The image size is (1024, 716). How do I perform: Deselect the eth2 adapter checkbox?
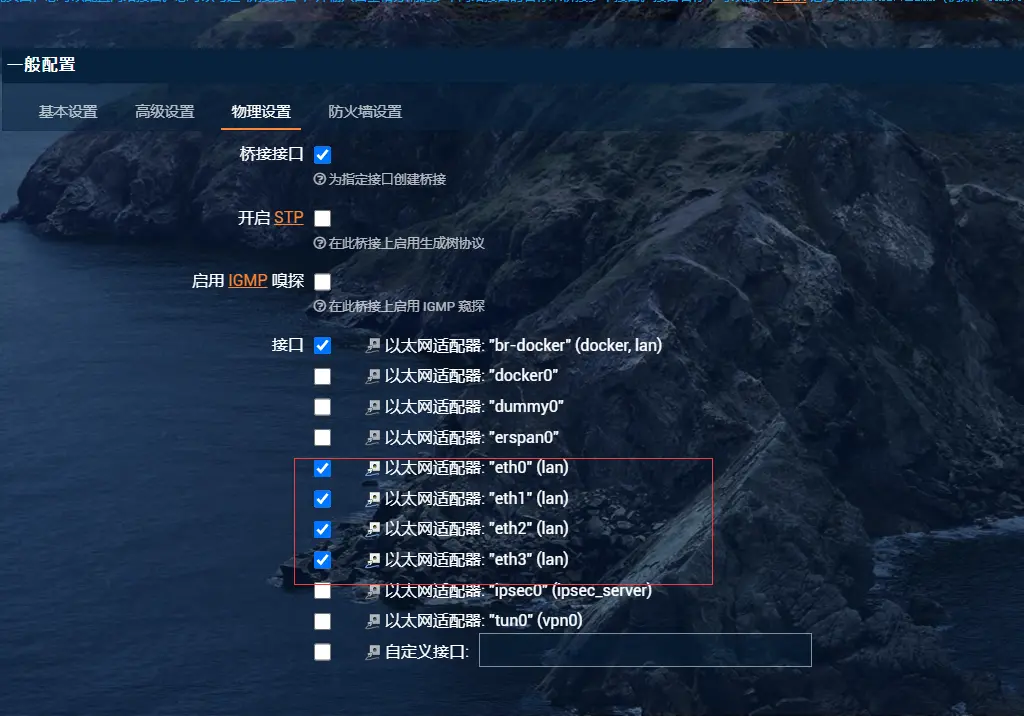pos(322,529)
